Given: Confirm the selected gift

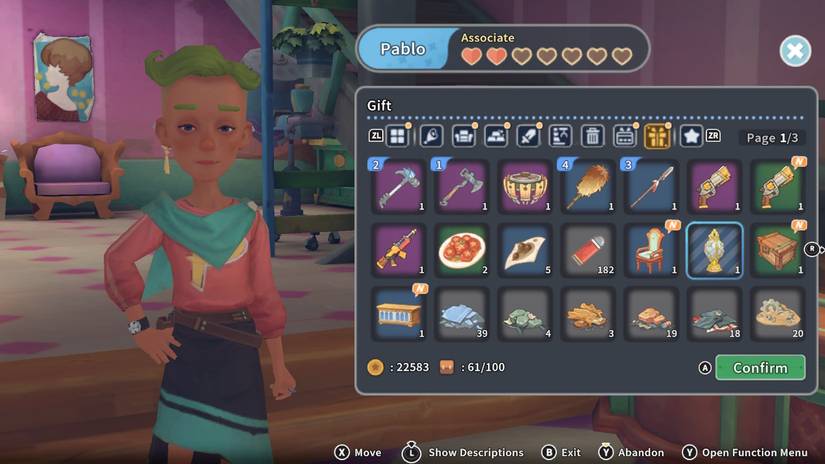Looking at the screenshot, I should click(760, 368).
